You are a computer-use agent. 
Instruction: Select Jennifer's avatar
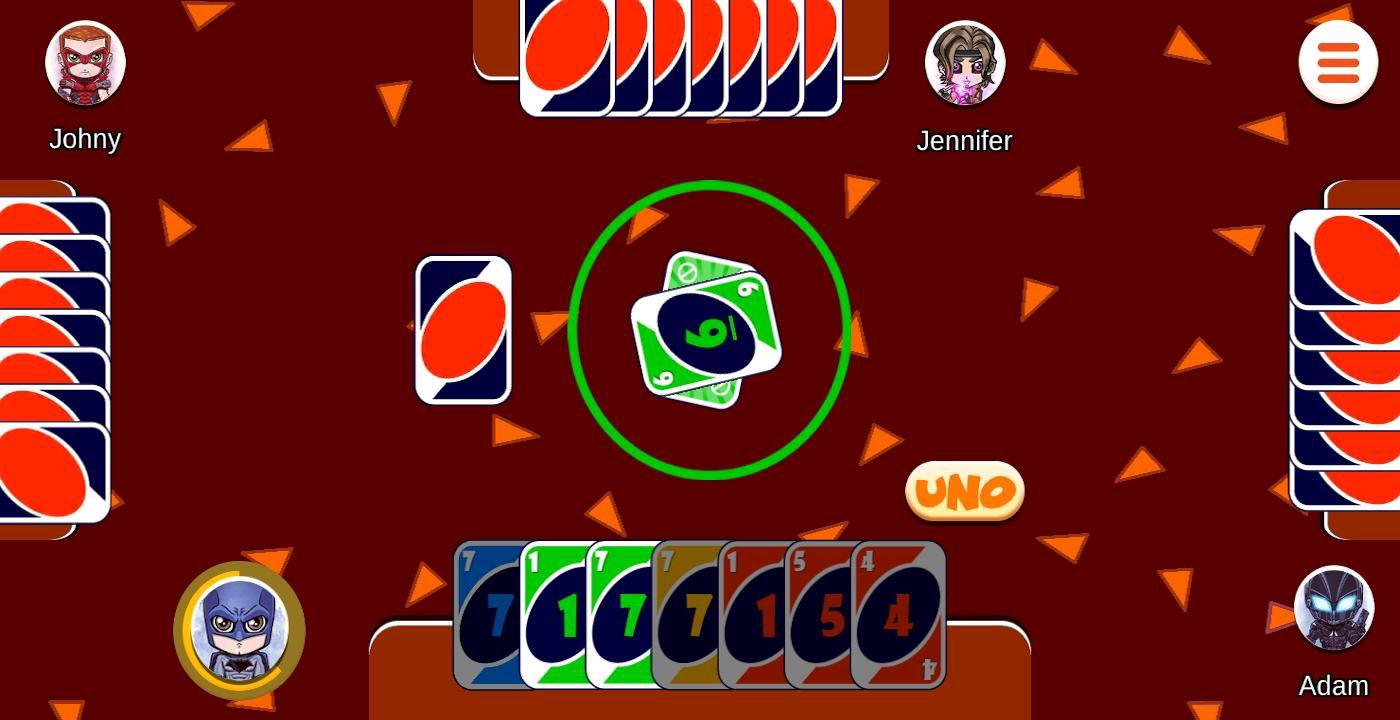point(963,62)
